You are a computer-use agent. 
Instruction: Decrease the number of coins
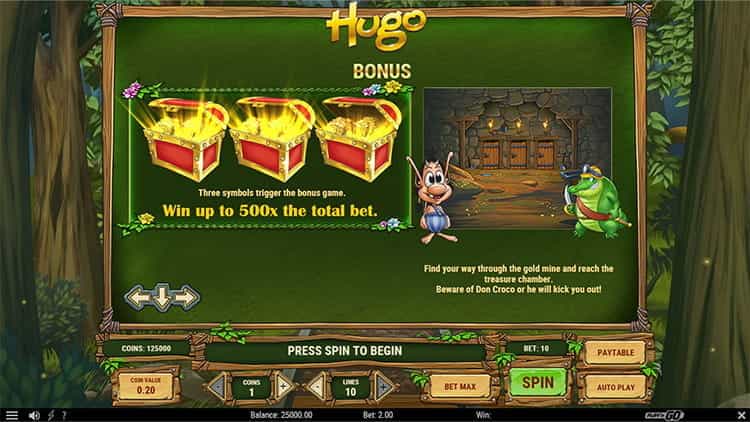click(x=215, y=385)
